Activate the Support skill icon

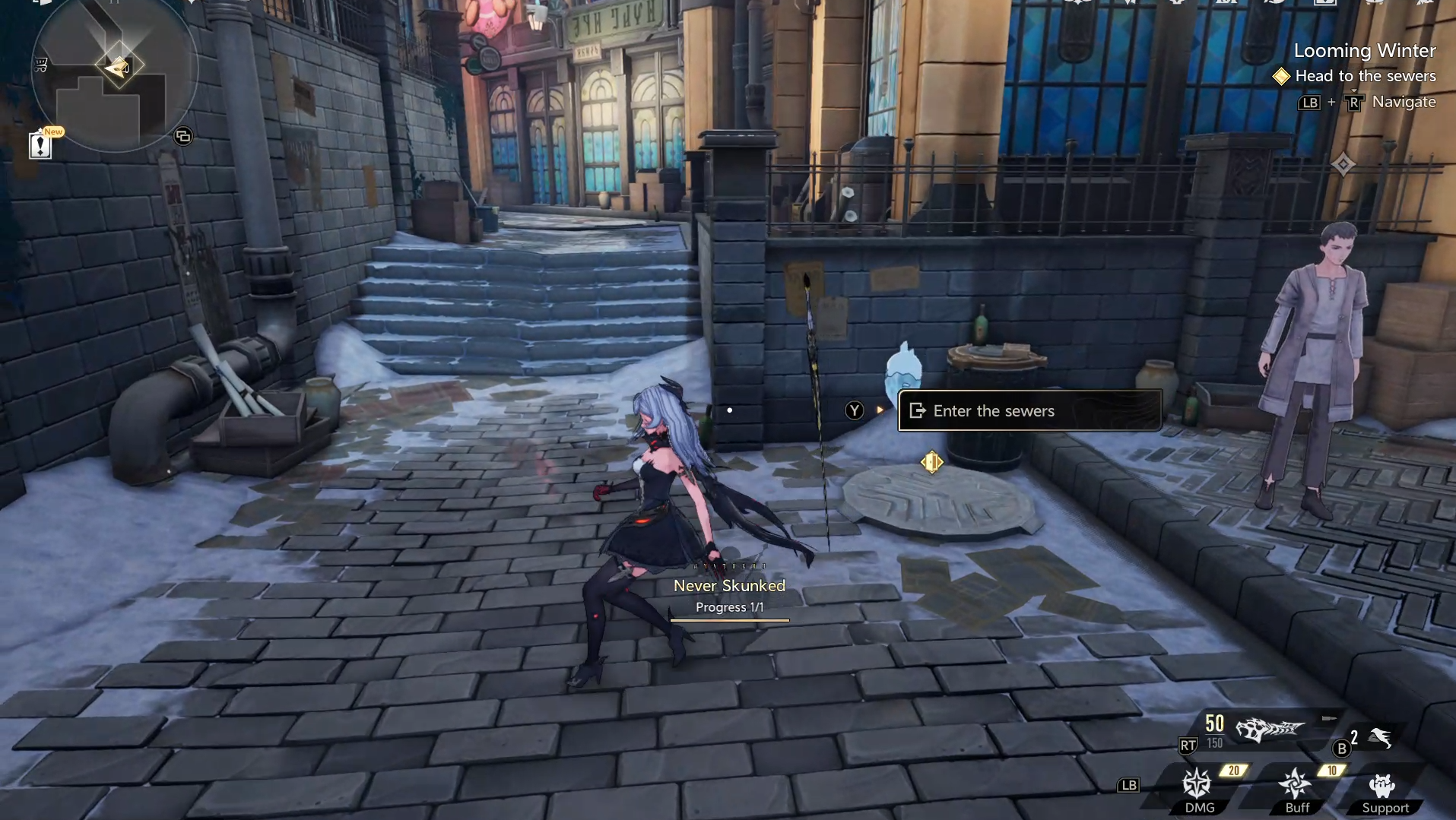[x=1383, y=787]
